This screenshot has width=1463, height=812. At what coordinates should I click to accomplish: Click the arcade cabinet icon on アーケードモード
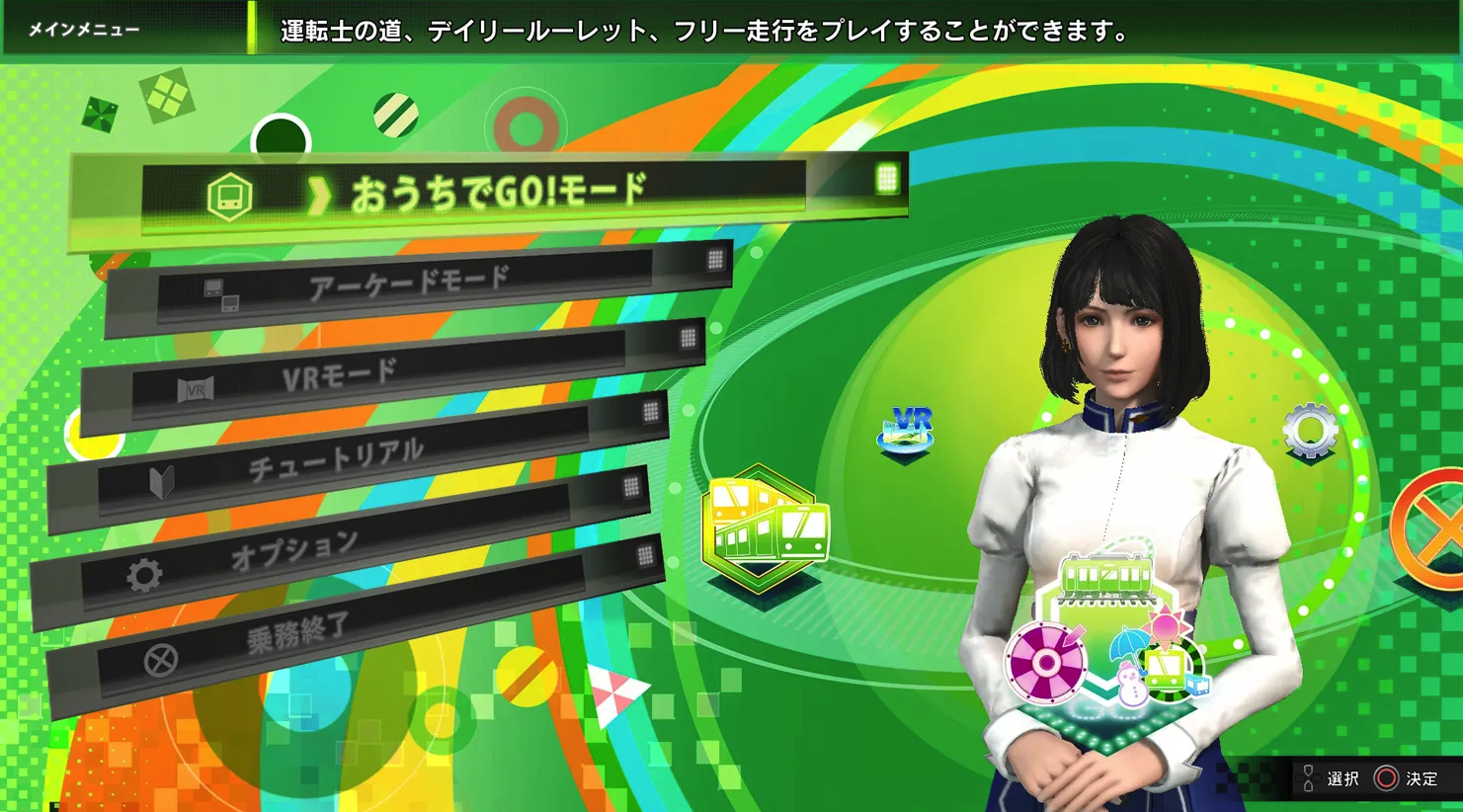(x=226, y=289)
